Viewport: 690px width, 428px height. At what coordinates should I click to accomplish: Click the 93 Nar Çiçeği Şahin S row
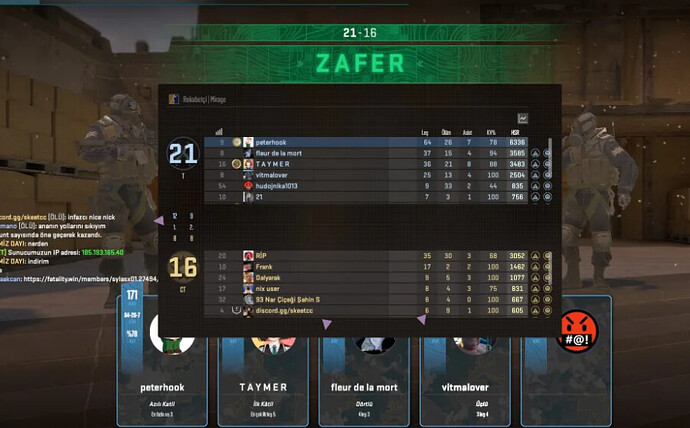tap(380, 299)
